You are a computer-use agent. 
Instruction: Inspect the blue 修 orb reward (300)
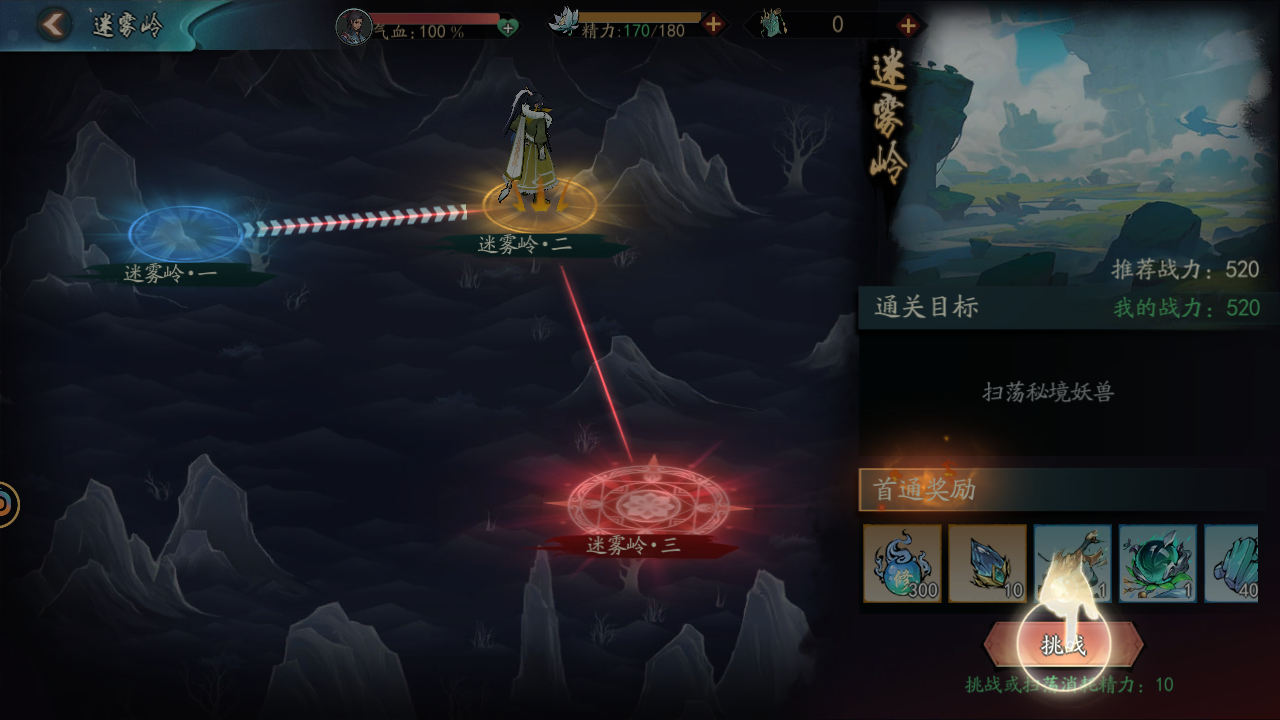[x=902, y=564]
